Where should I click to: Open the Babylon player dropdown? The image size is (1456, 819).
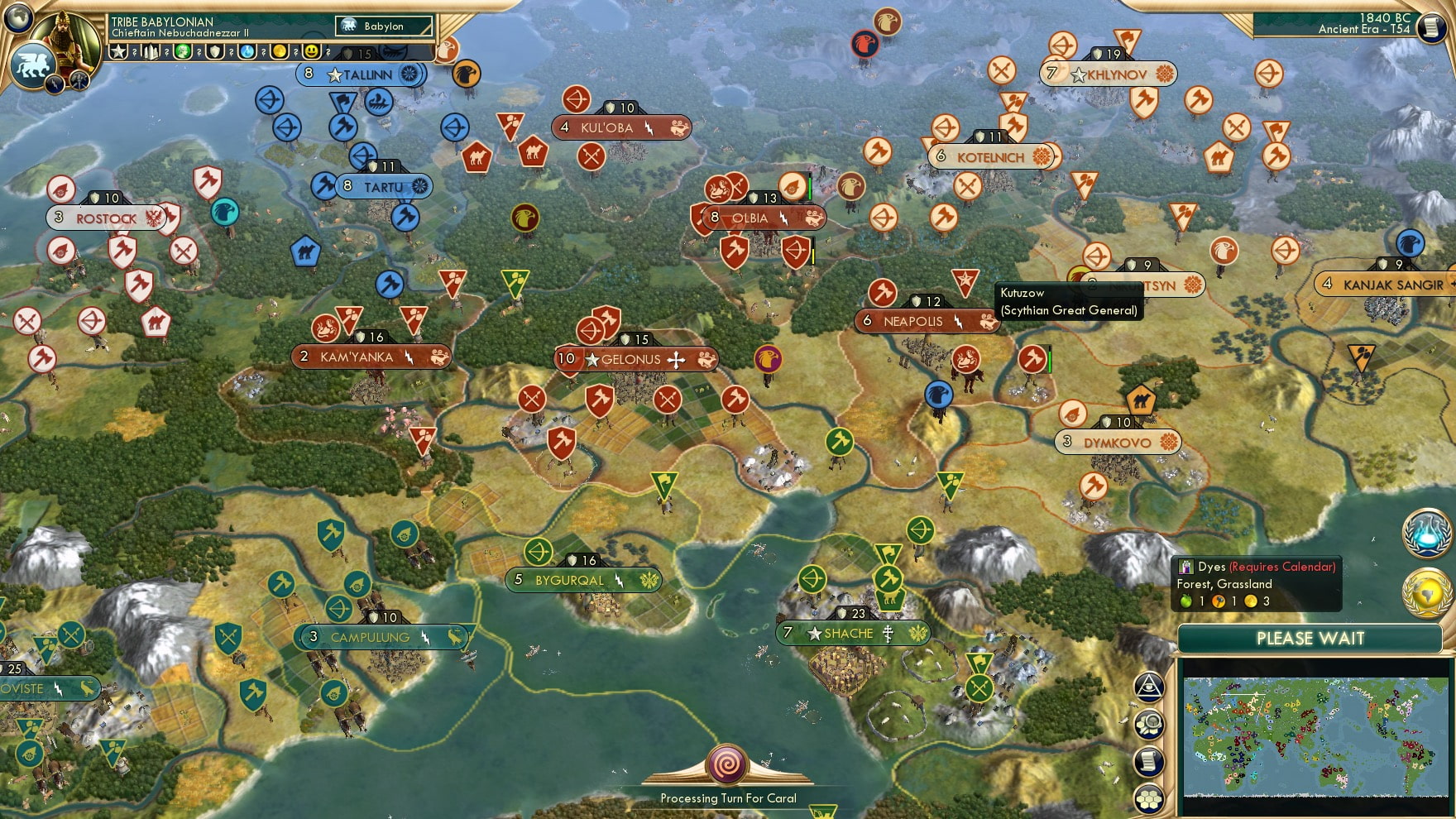coord(385,26)
